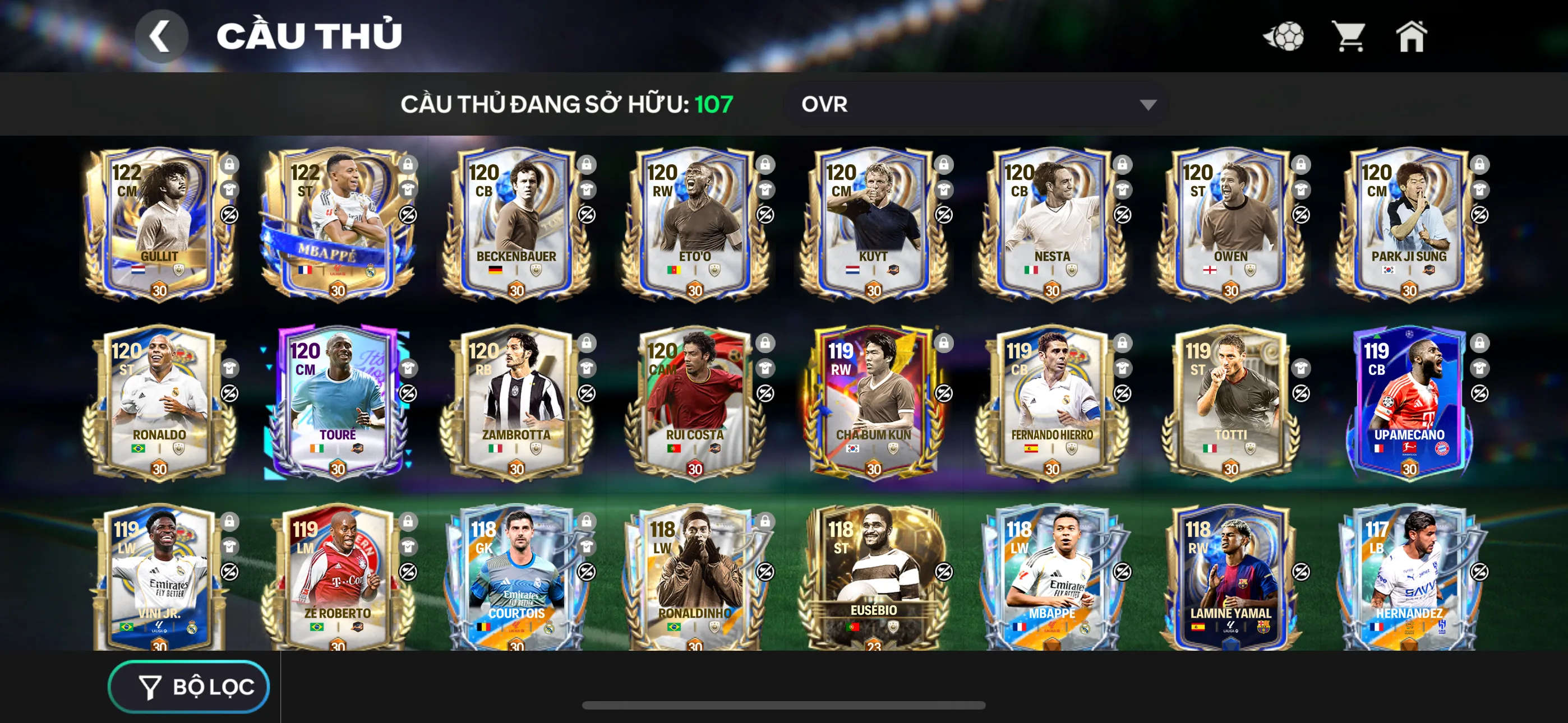The width and height of the screenshot is (1568, 723).
Task: Click the untradeable icon on Ronaldinho's card
Action: coord(765,573)
